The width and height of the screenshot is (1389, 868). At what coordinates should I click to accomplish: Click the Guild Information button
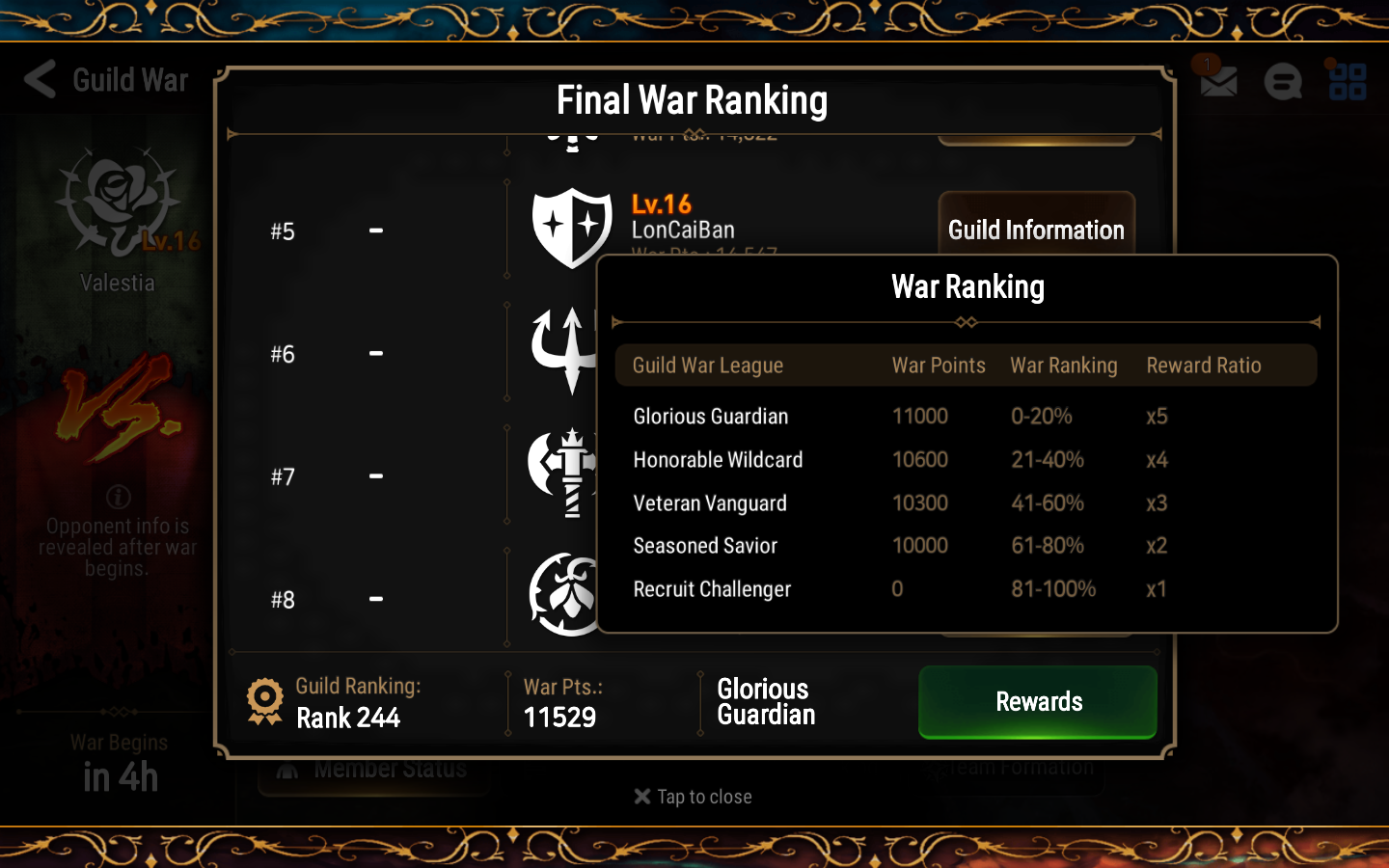(x=1036, y=231)
